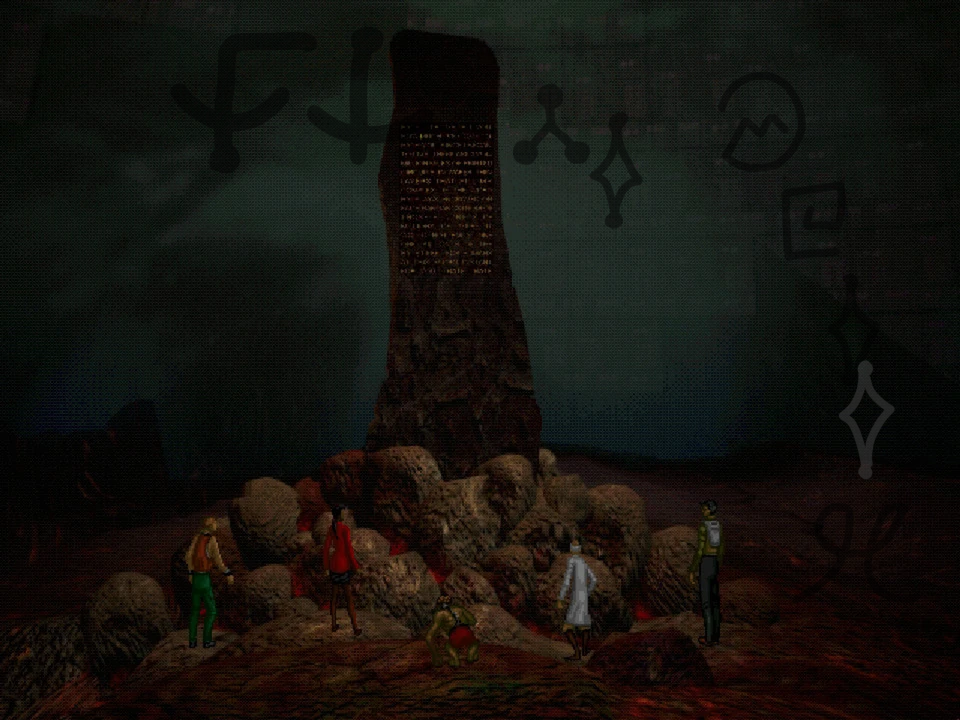Choose the man wearing the backpack
Screen dimensions: 960x720
[708, 571]
